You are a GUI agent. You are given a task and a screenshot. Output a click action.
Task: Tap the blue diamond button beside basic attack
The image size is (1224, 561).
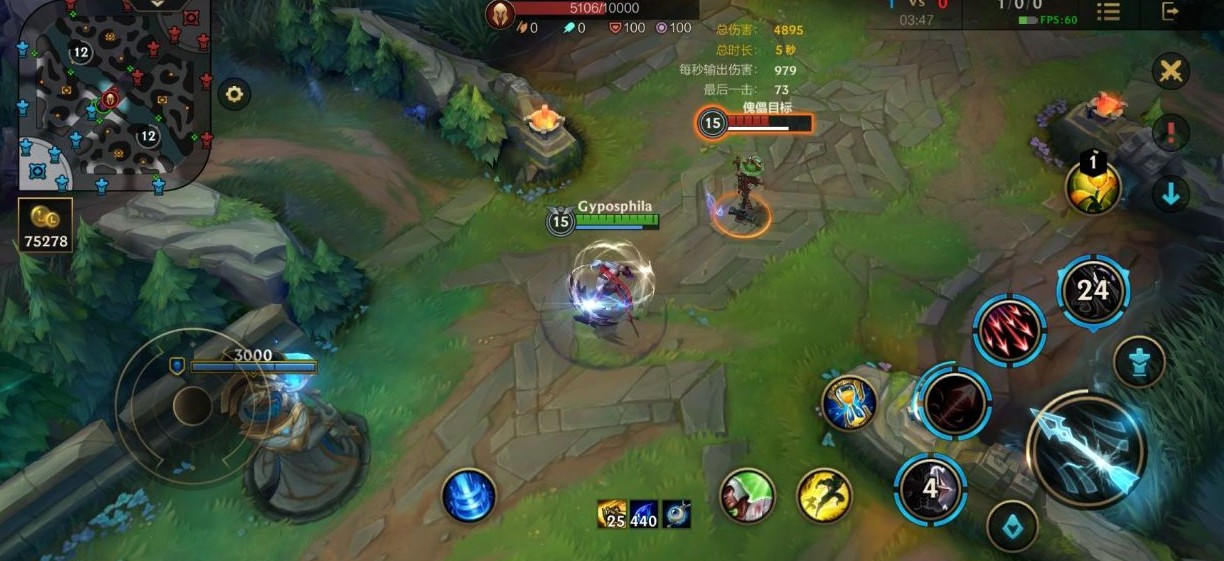[x=1012, y=526]
